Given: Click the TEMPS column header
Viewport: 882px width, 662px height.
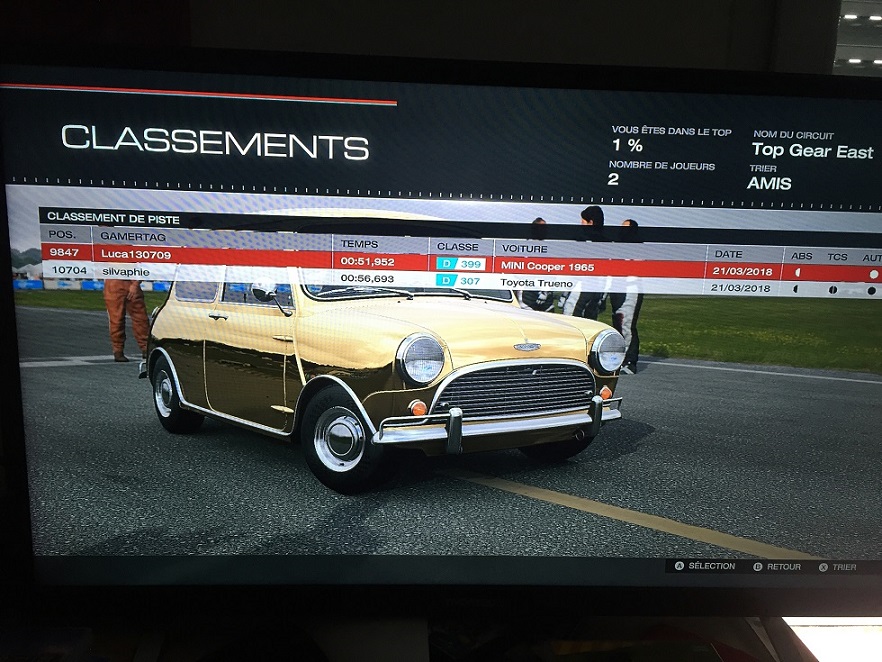Looking at the screenshot, I should pos(360,243).
